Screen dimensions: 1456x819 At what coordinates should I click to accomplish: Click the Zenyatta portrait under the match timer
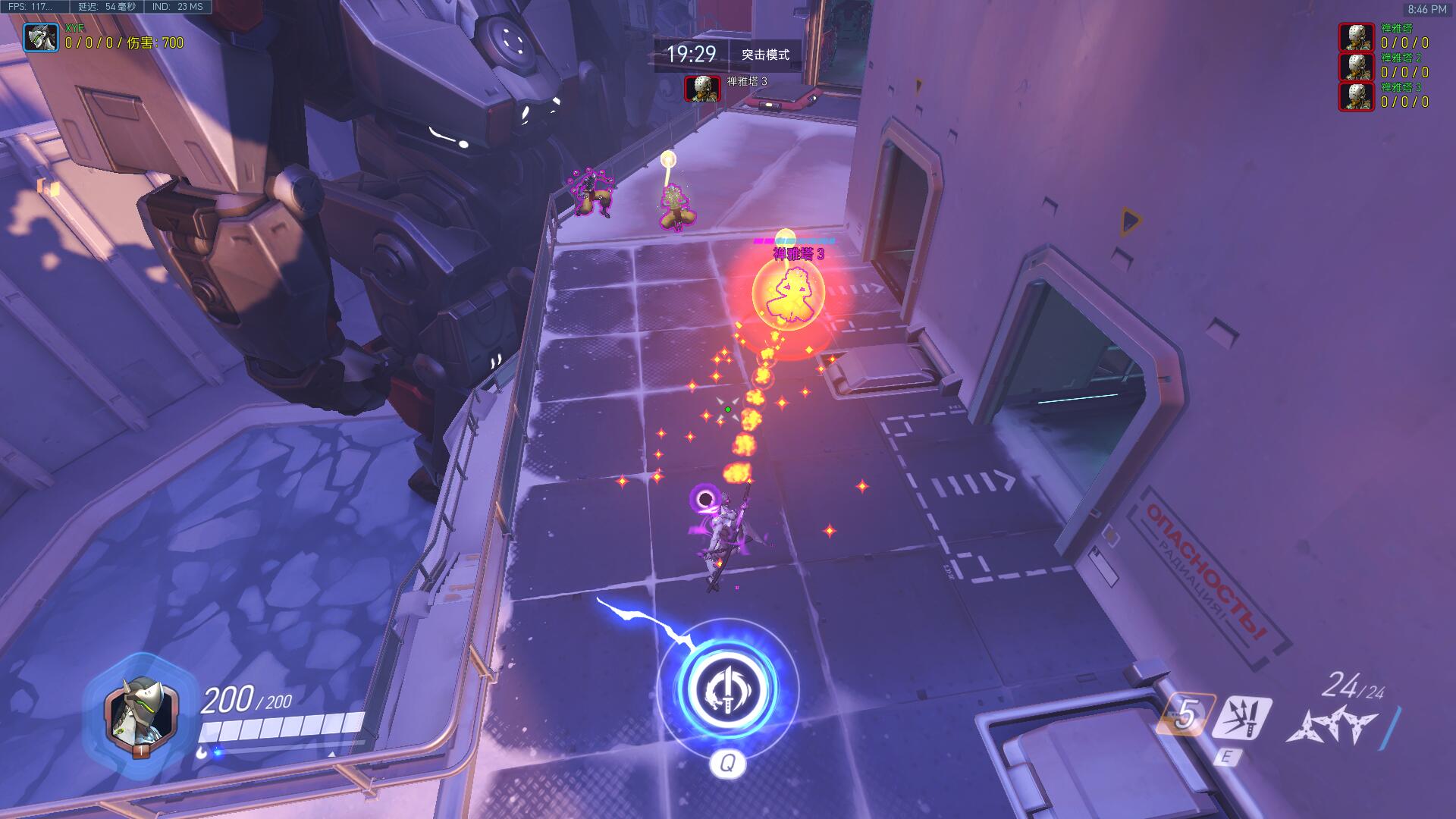[x=701, y=88]
